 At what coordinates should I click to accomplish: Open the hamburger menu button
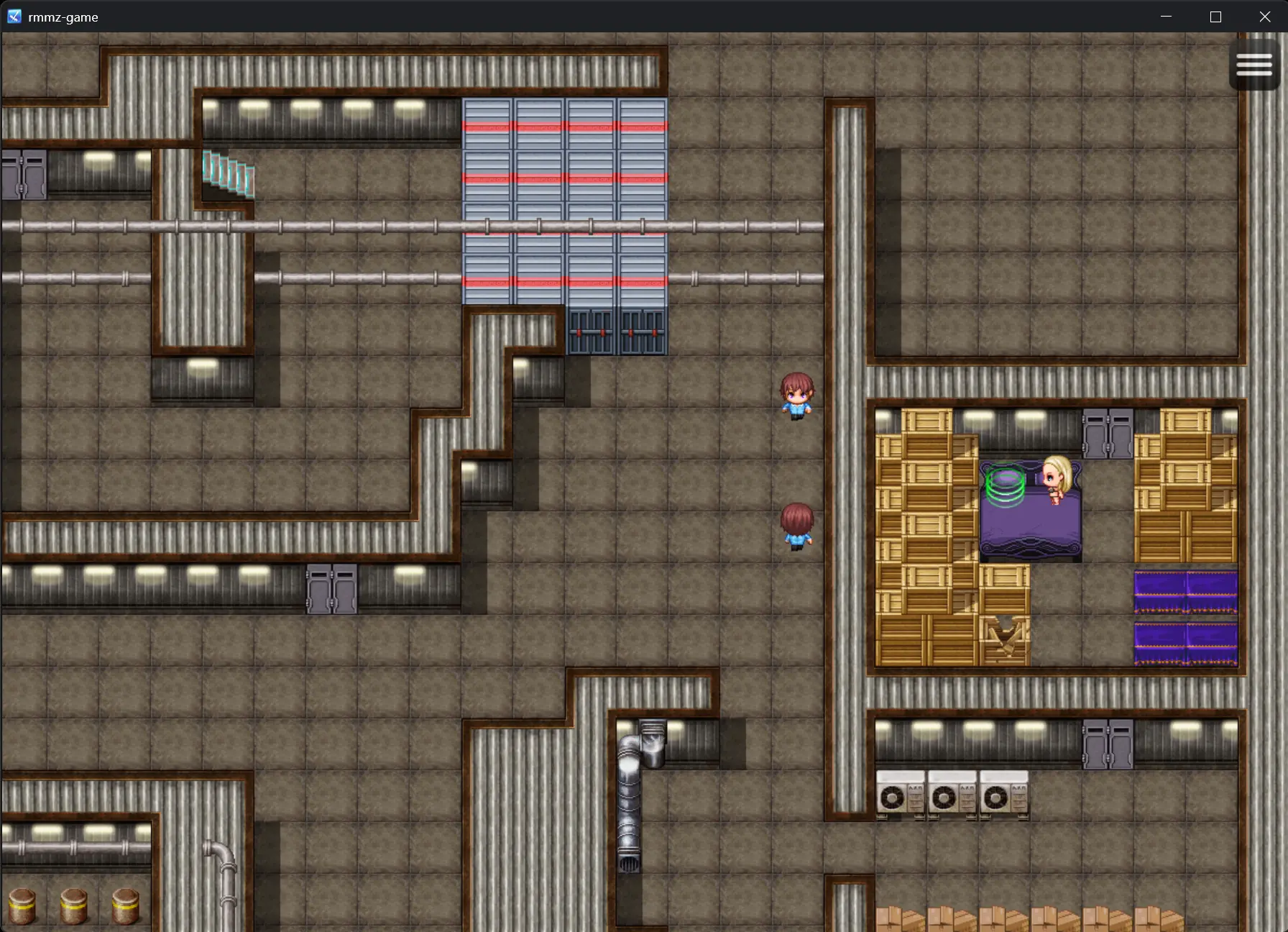tap(1254, 65)
